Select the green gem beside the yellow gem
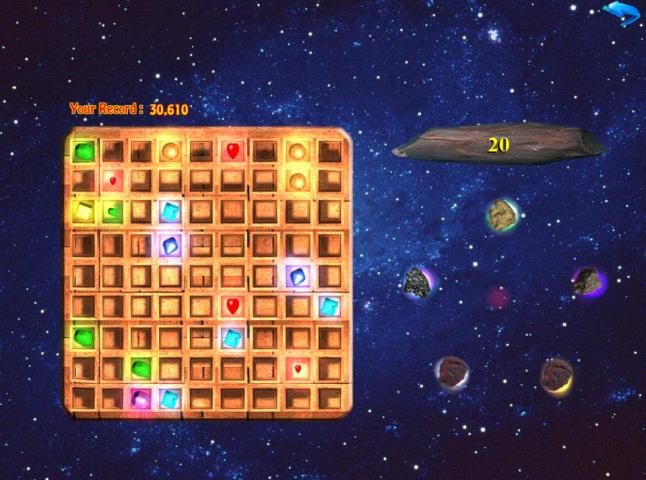This screenshot has height=480, width=646. point(114,211)
